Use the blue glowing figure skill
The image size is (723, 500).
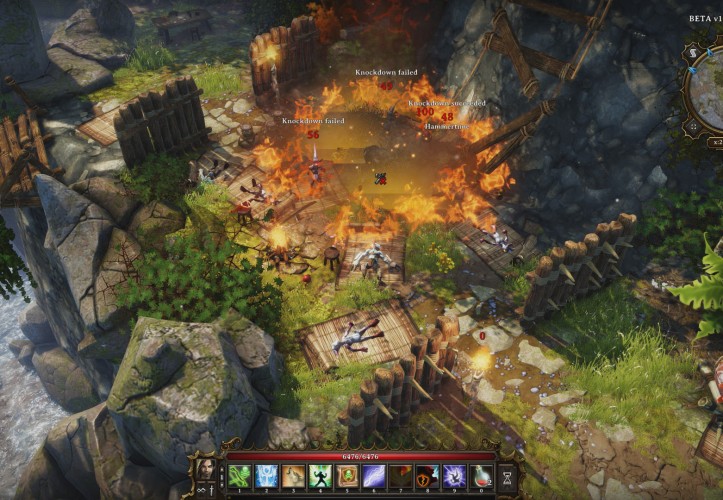tap(265, 476)
